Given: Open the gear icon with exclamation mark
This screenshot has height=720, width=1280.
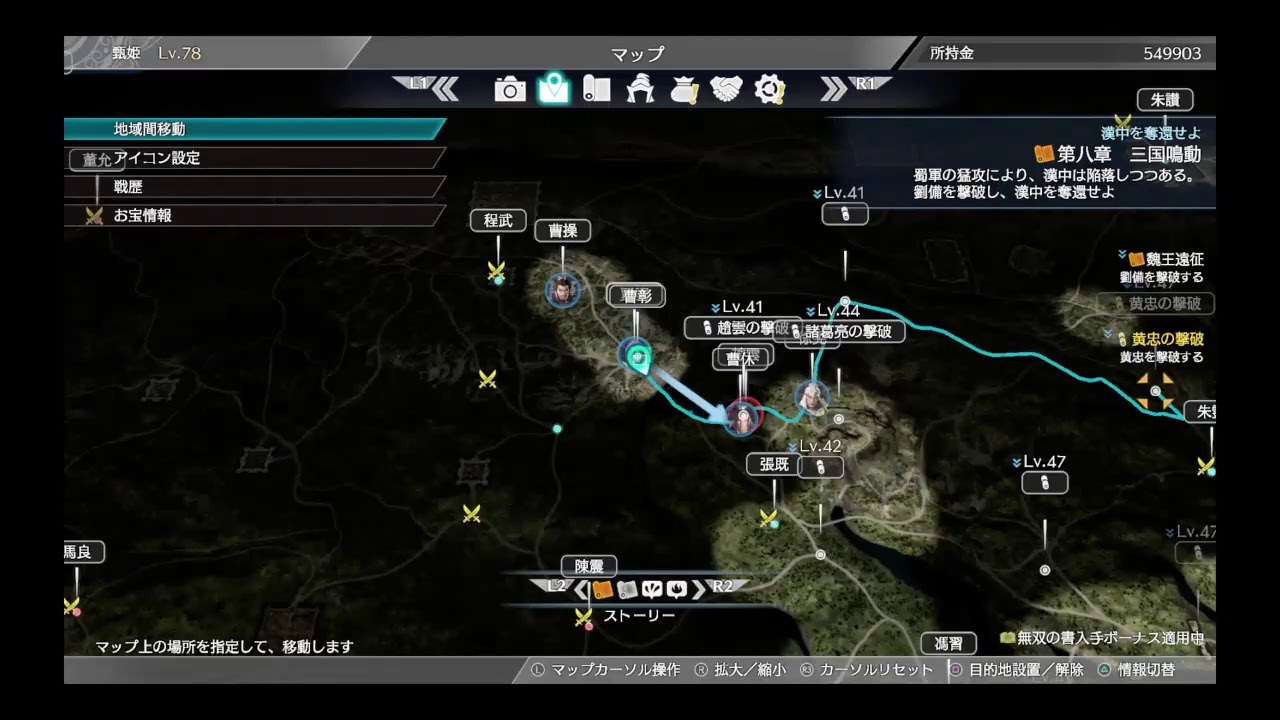Looking at the screenshot, I should point(768,88).
